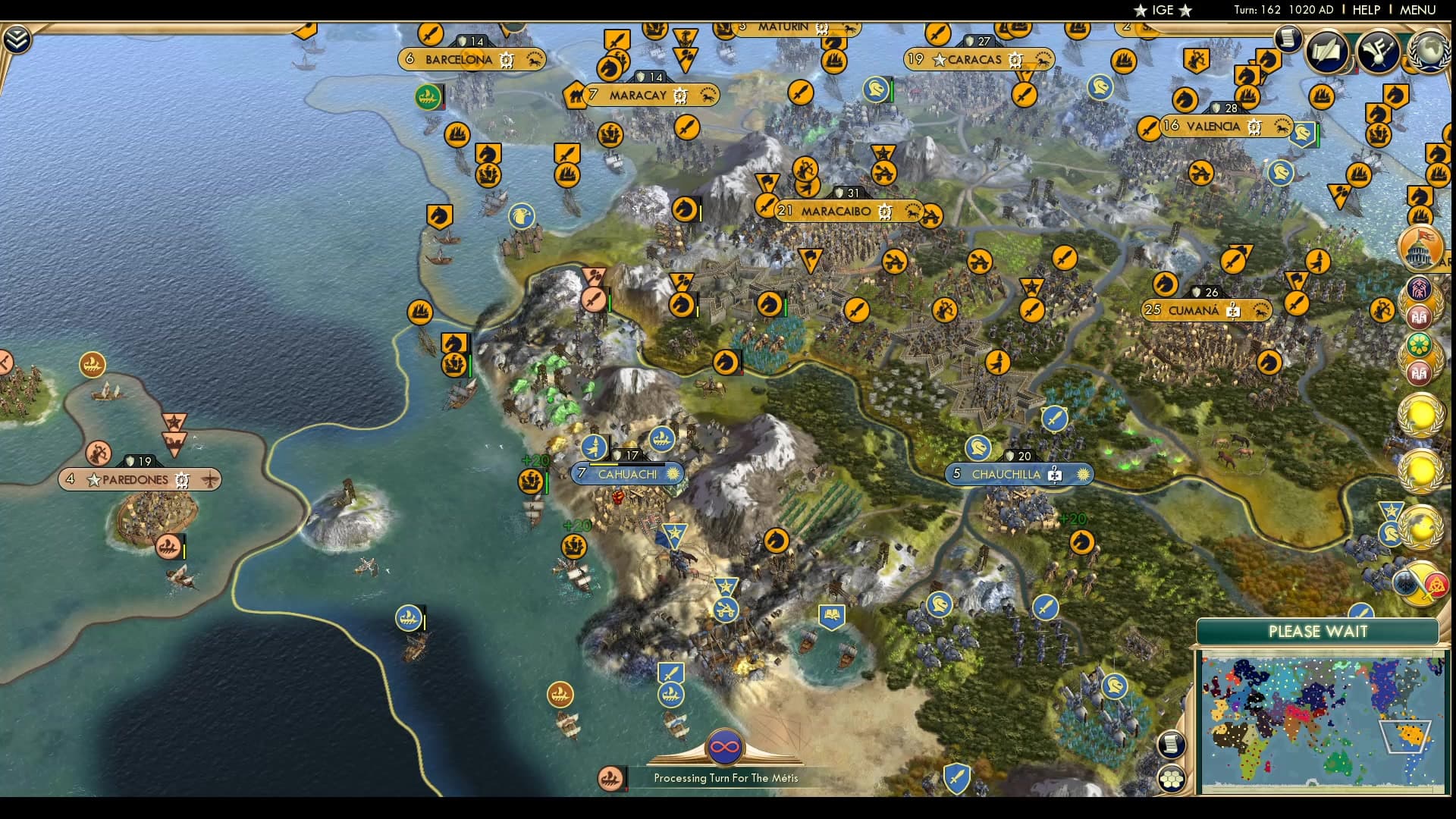Click the capitol wonder notification on right edge

(x=1420, y=248)
